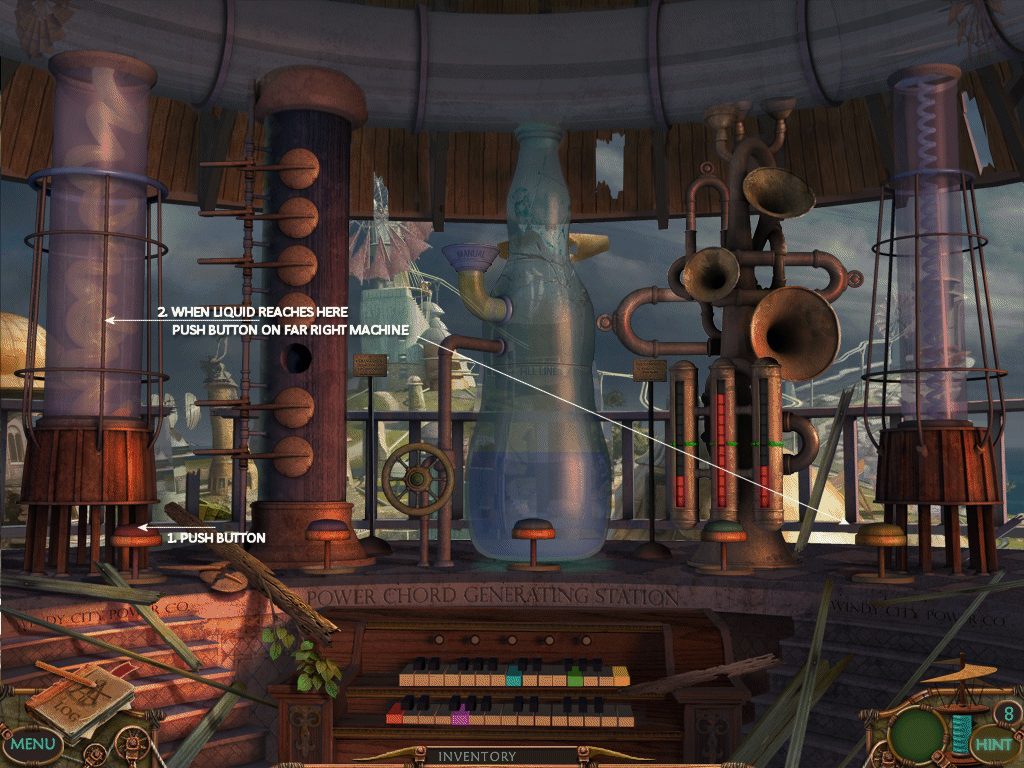Expand the INVENTORY bar

[477, 757]
